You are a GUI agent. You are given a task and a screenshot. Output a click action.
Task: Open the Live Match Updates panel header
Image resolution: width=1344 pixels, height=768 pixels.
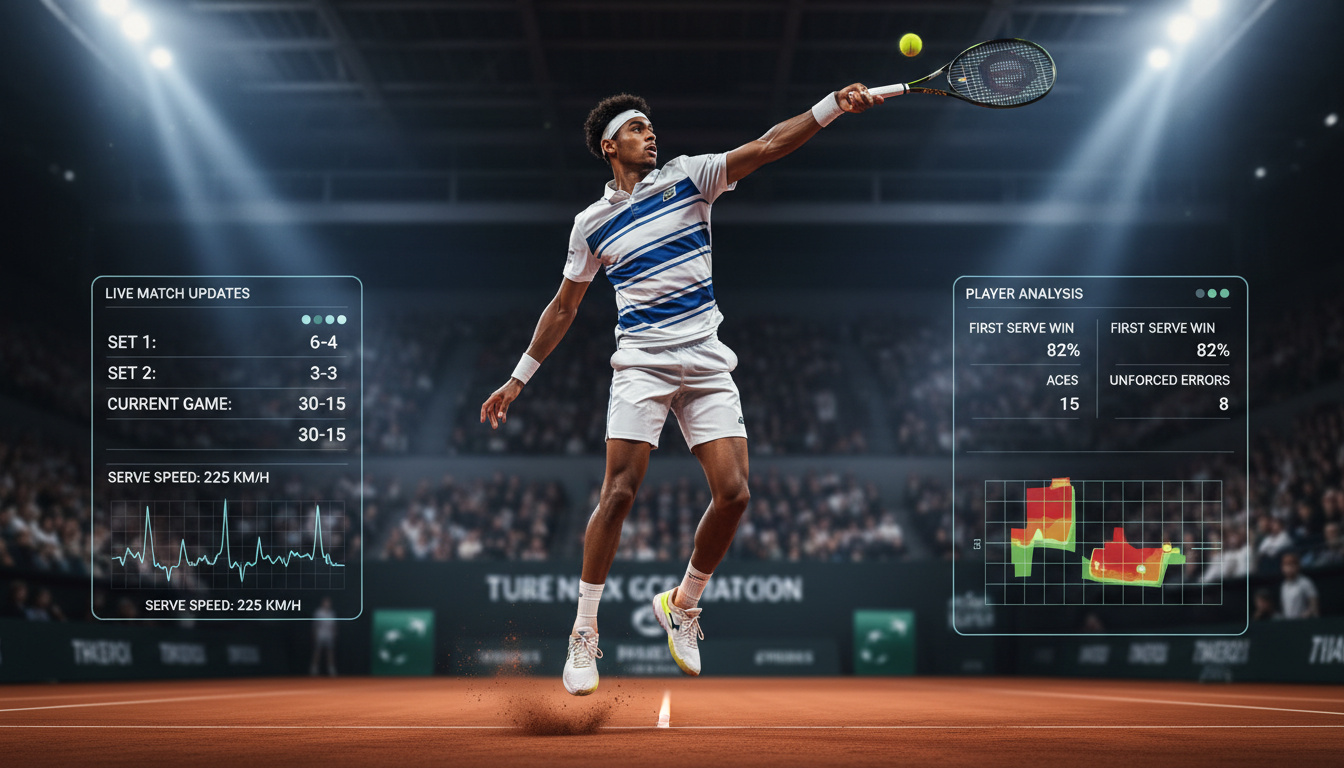[178, 294]
